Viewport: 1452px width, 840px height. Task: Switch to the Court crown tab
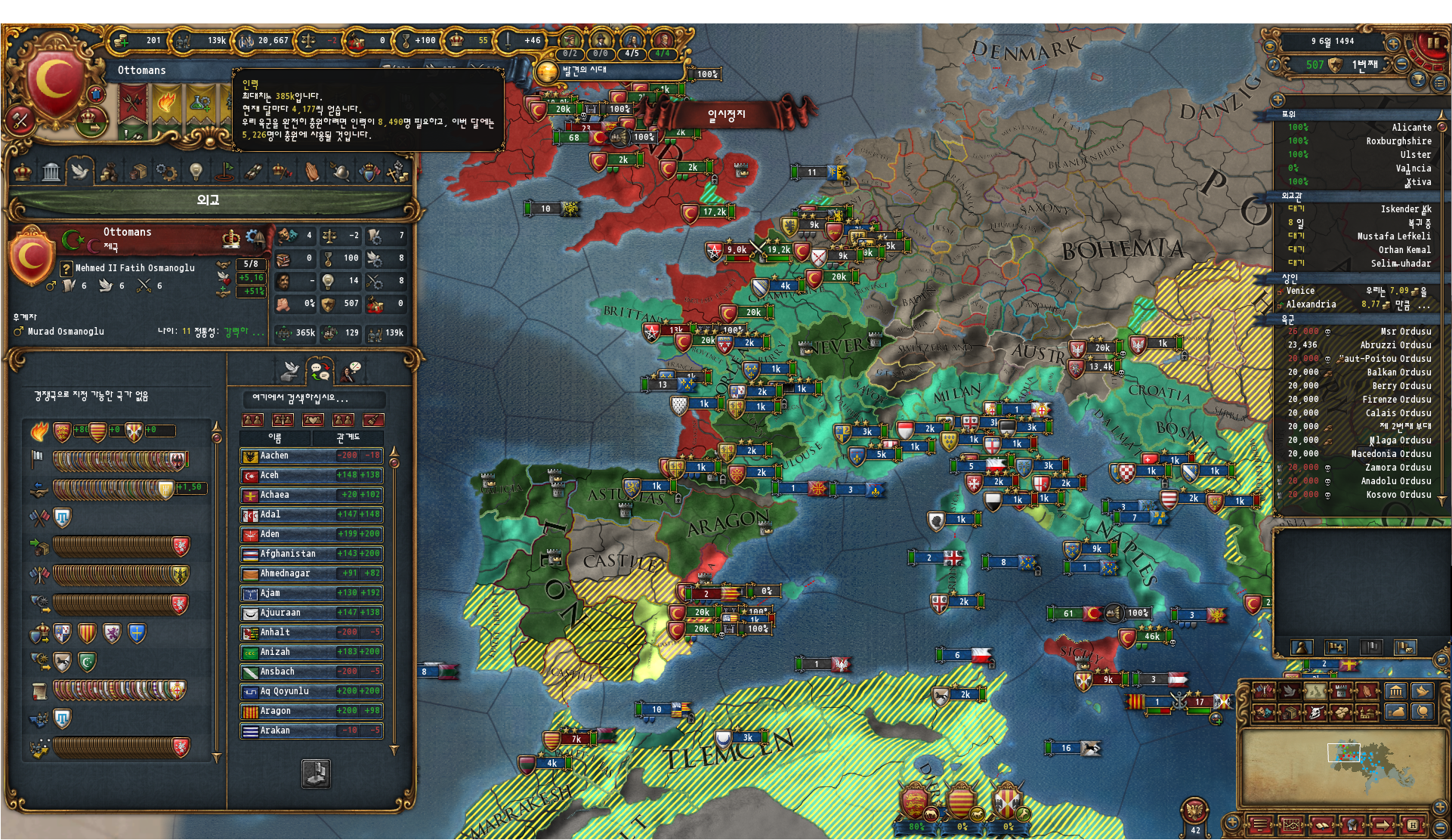coord(23,171)
